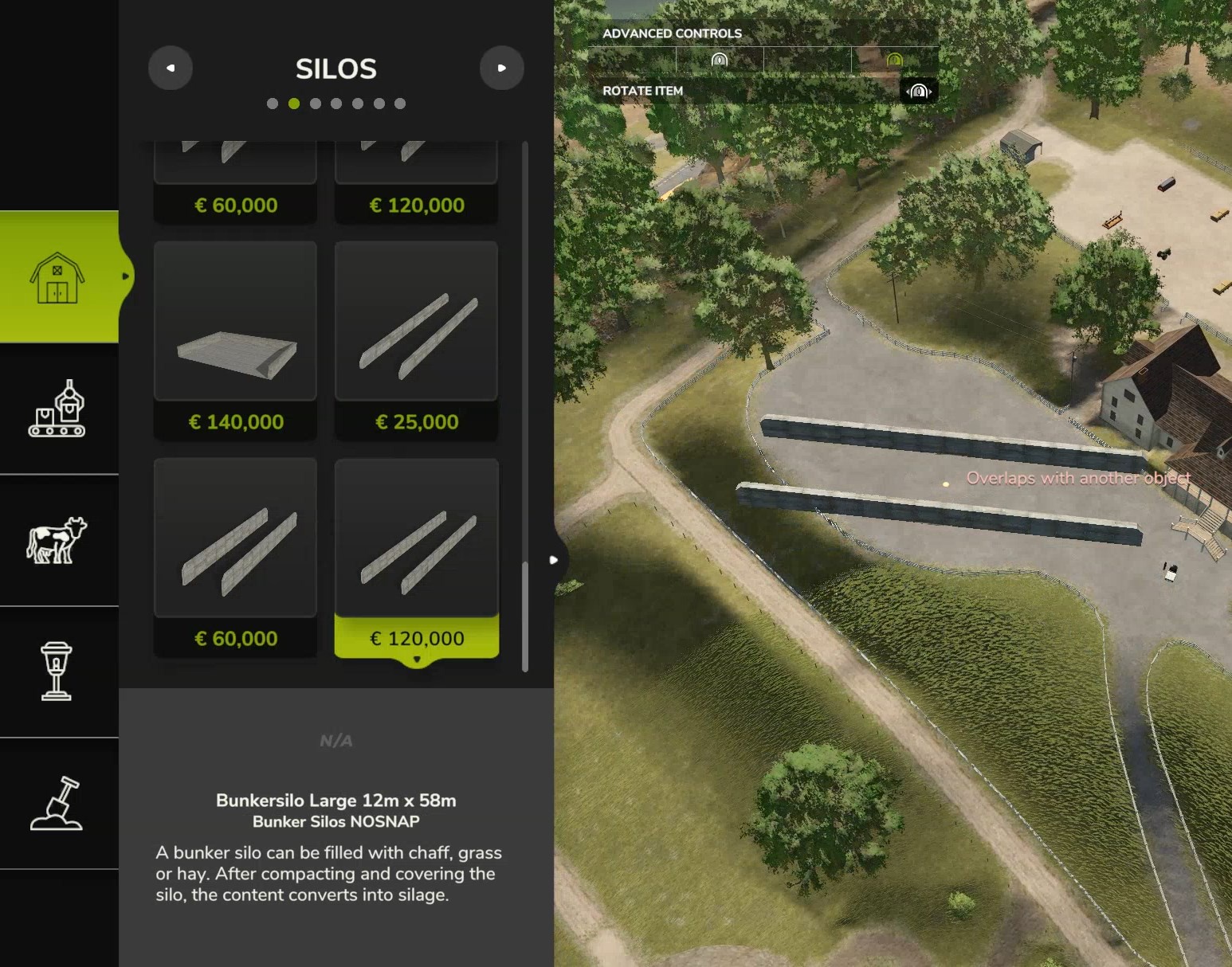This screenshot has height=967, width=1232.
Task: Go to the previous silo category page
Action: [x=171, y=69]
